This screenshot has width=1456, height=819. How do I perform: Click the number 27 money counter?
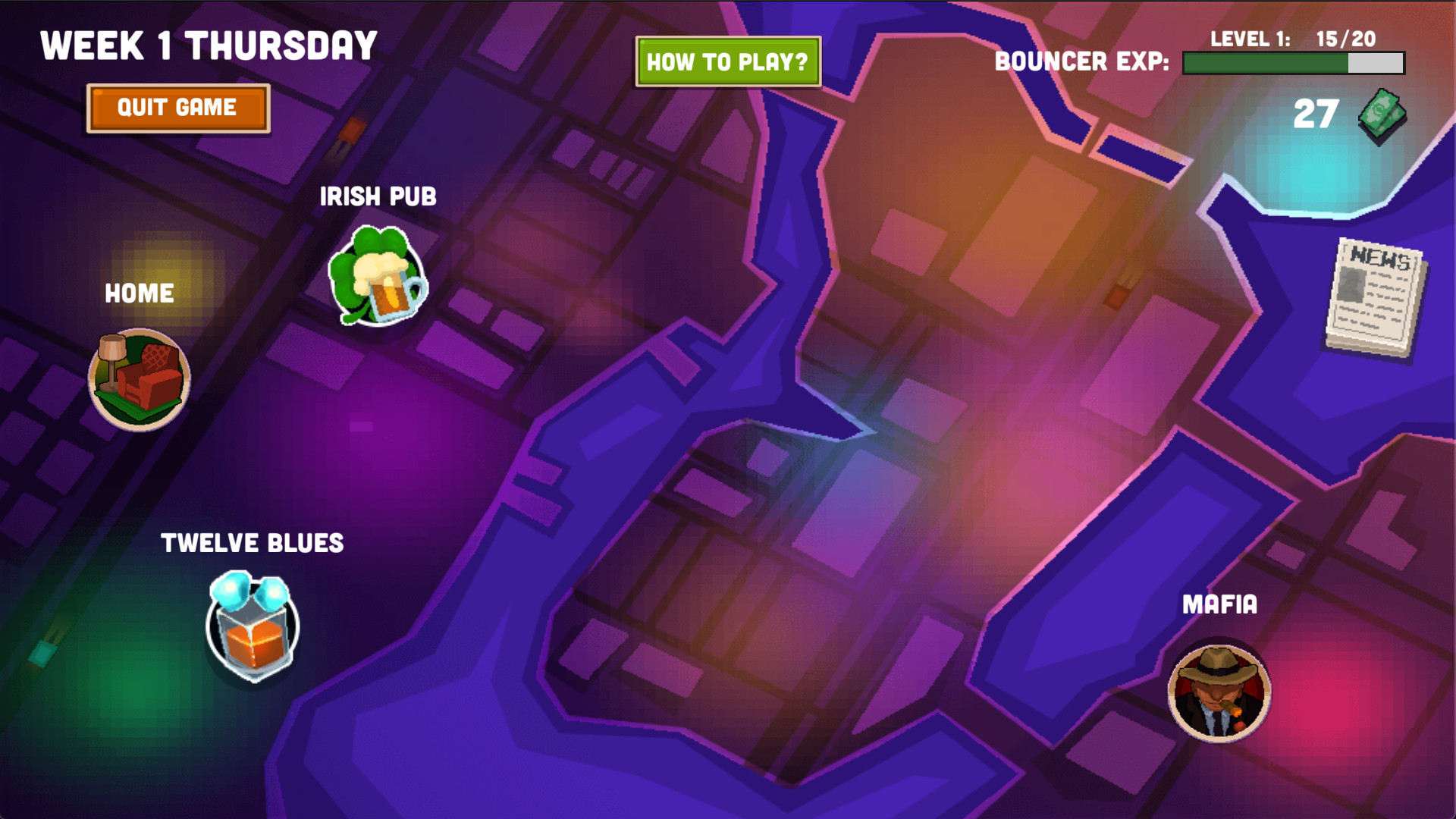(x=1315, y=114)
